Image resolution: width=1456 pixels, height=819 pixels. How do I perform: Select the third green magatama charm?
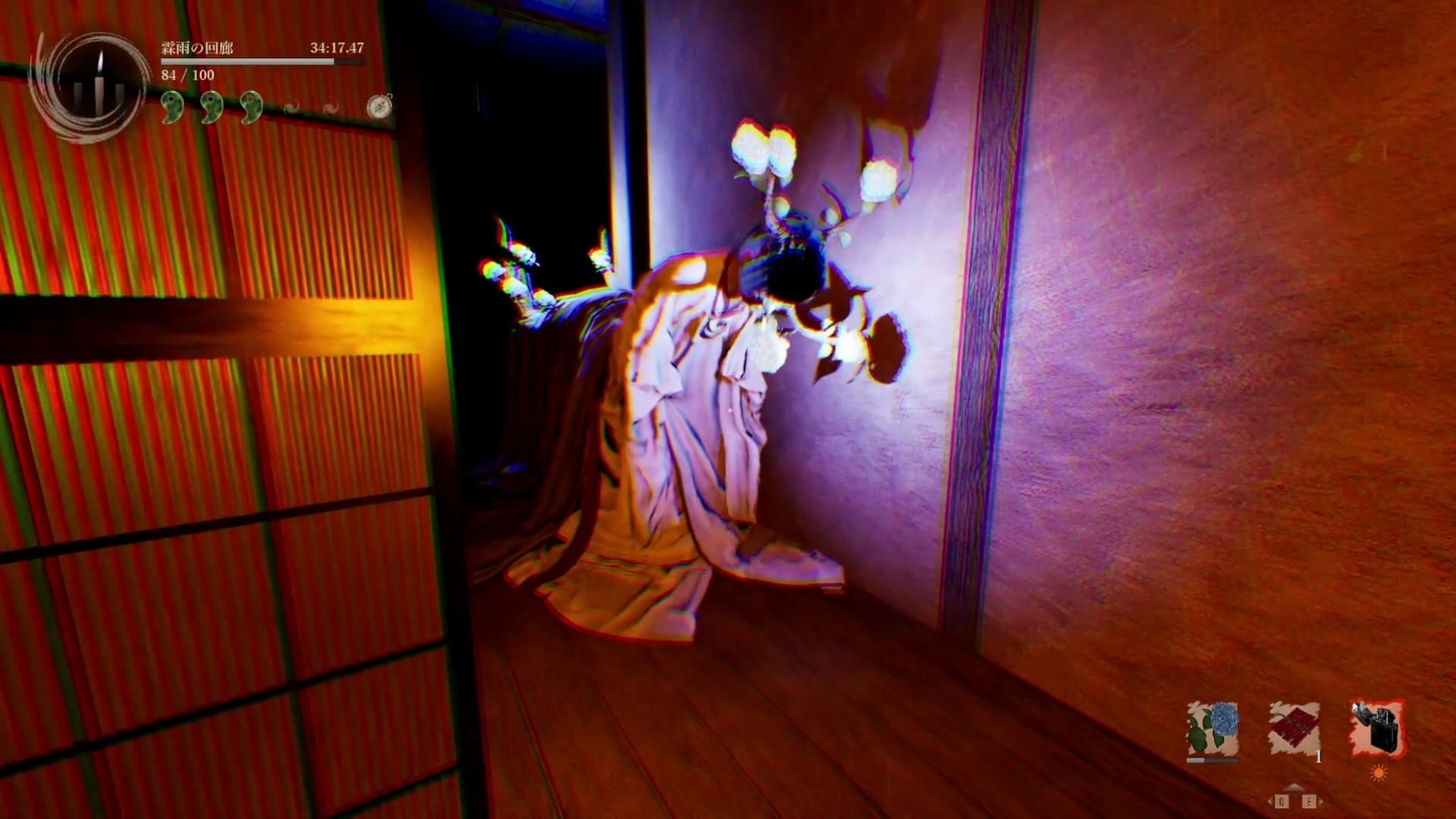(x=252, y=106)
